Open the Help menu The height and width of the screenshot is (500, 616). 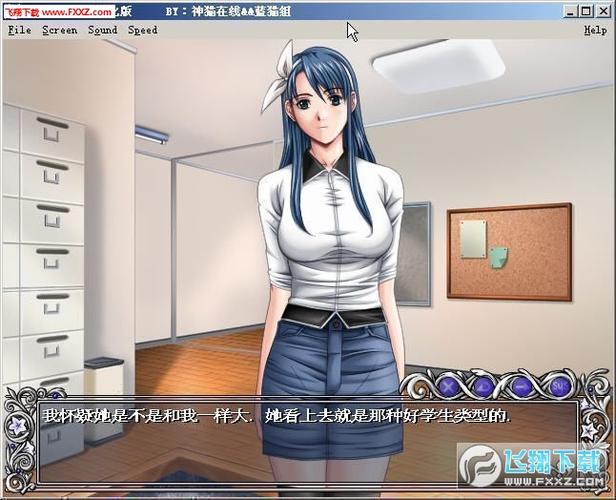click(x=595, y=30)
